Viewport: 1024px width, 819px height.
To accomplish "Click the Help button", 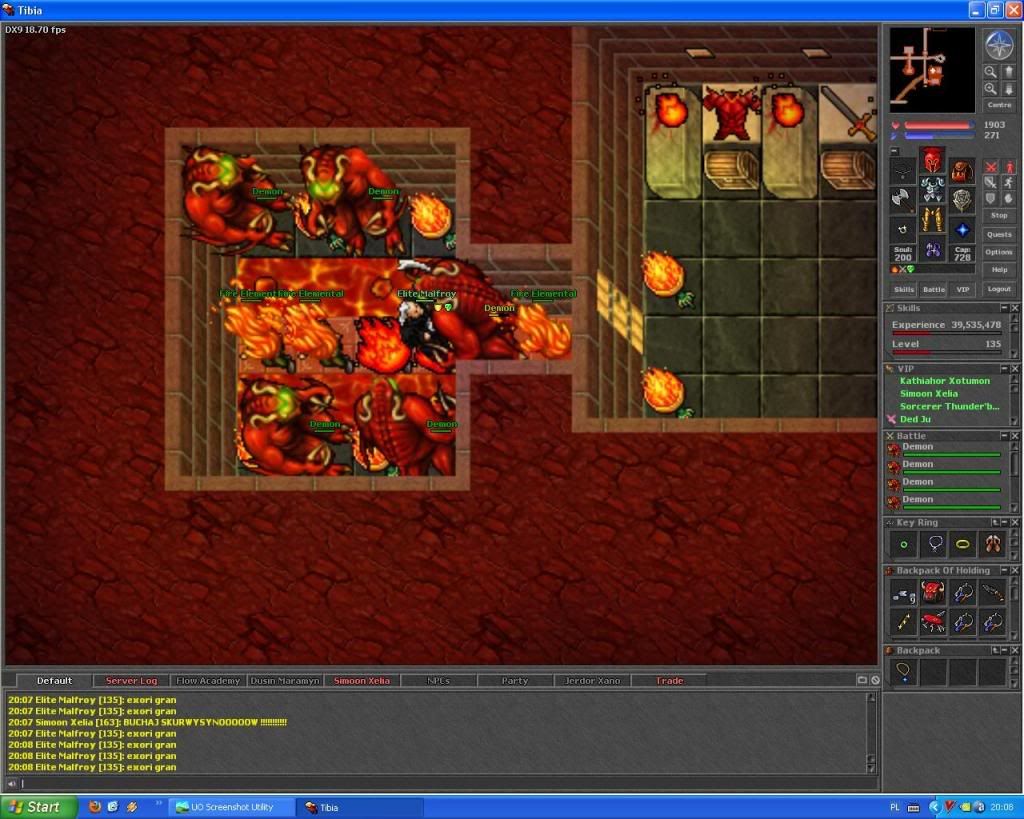I will click(x=998, y=270).
